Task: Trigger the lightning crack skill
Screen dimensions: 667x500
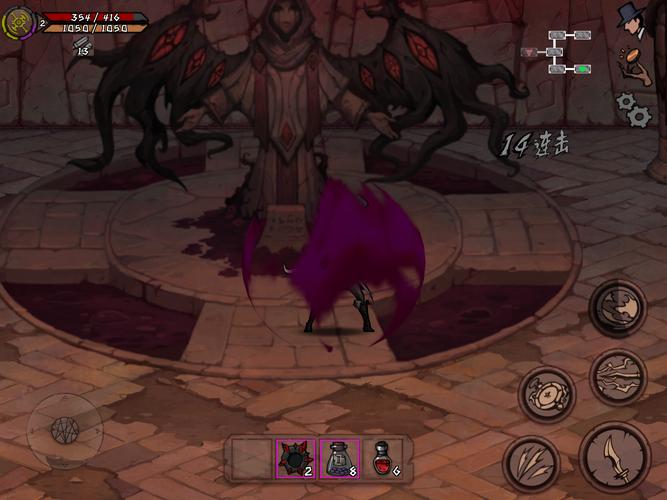Action: [x=617, y=377]
